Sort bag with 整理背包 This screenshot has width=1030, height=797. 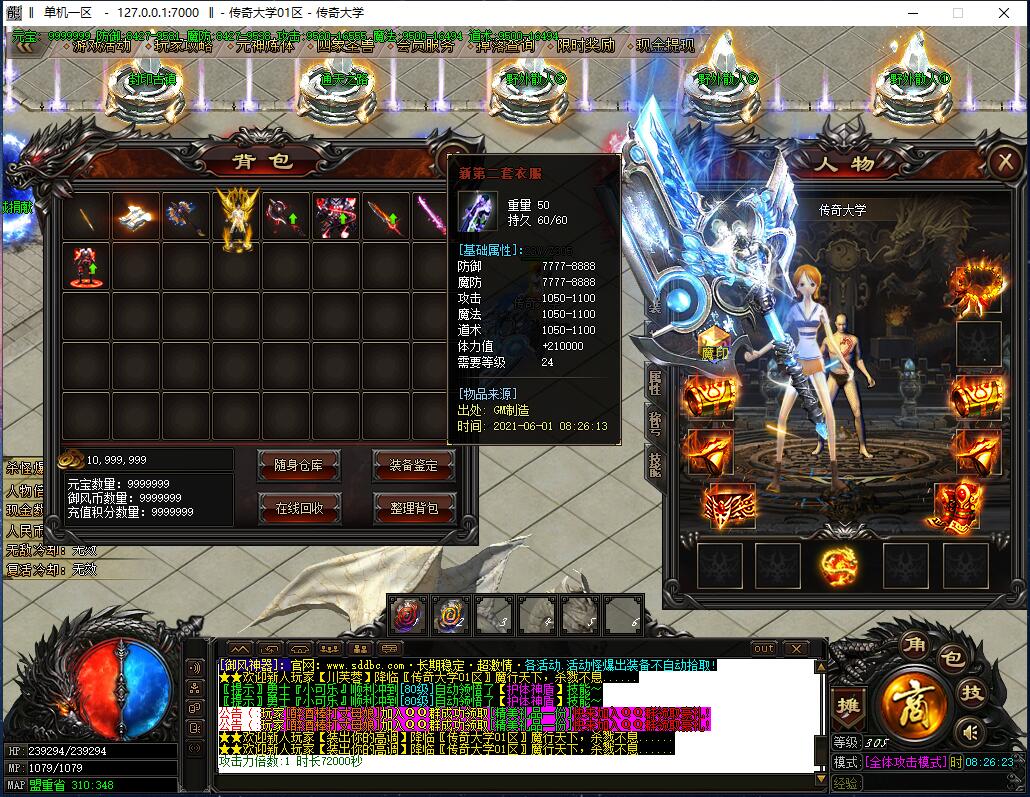pos(413,508)
